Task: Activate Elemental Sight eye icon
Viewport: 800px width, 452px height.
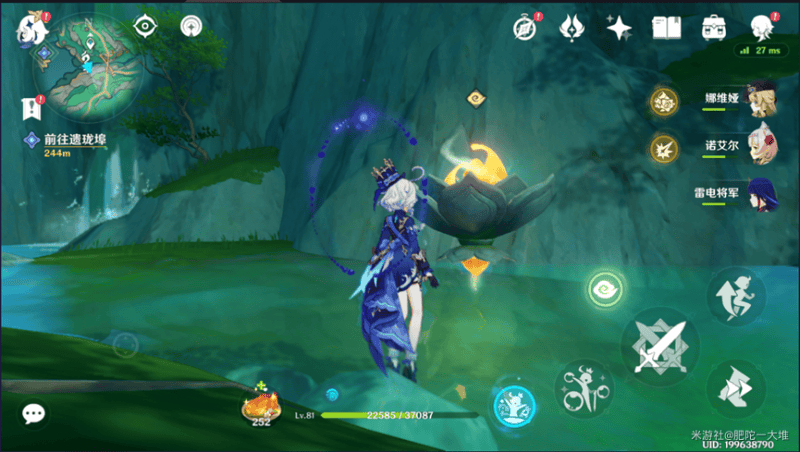Action: [146, 27]
